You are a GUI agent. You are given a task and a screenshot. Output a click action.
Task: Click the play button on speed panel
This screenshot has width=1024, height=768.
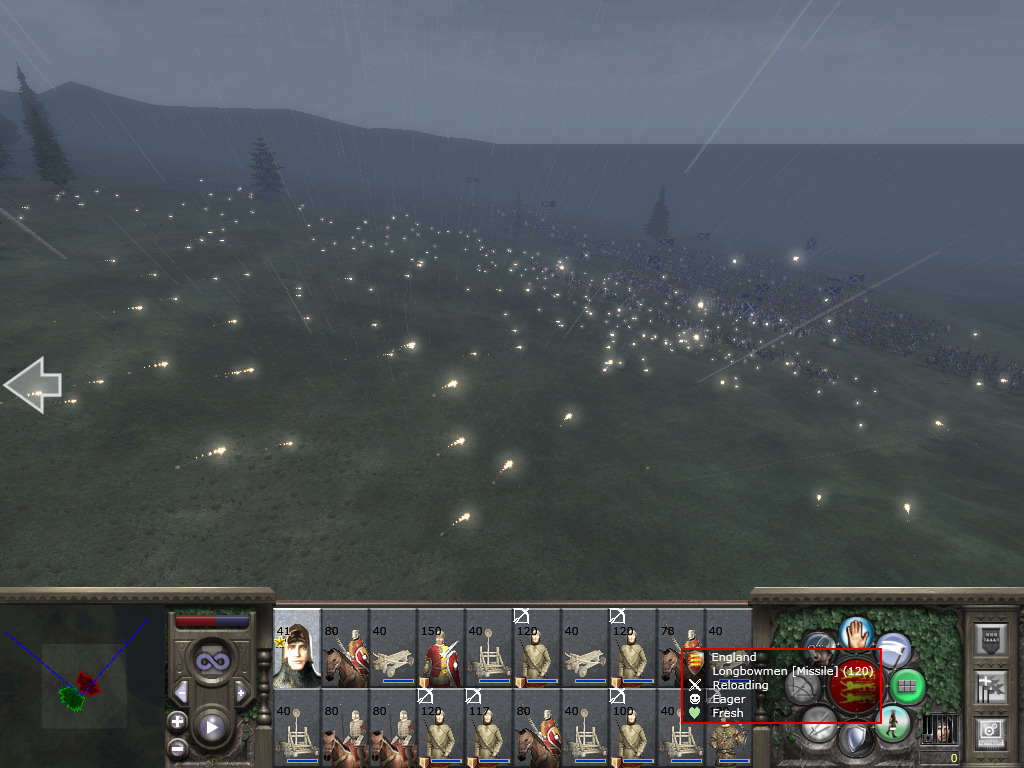pos(211,727)
